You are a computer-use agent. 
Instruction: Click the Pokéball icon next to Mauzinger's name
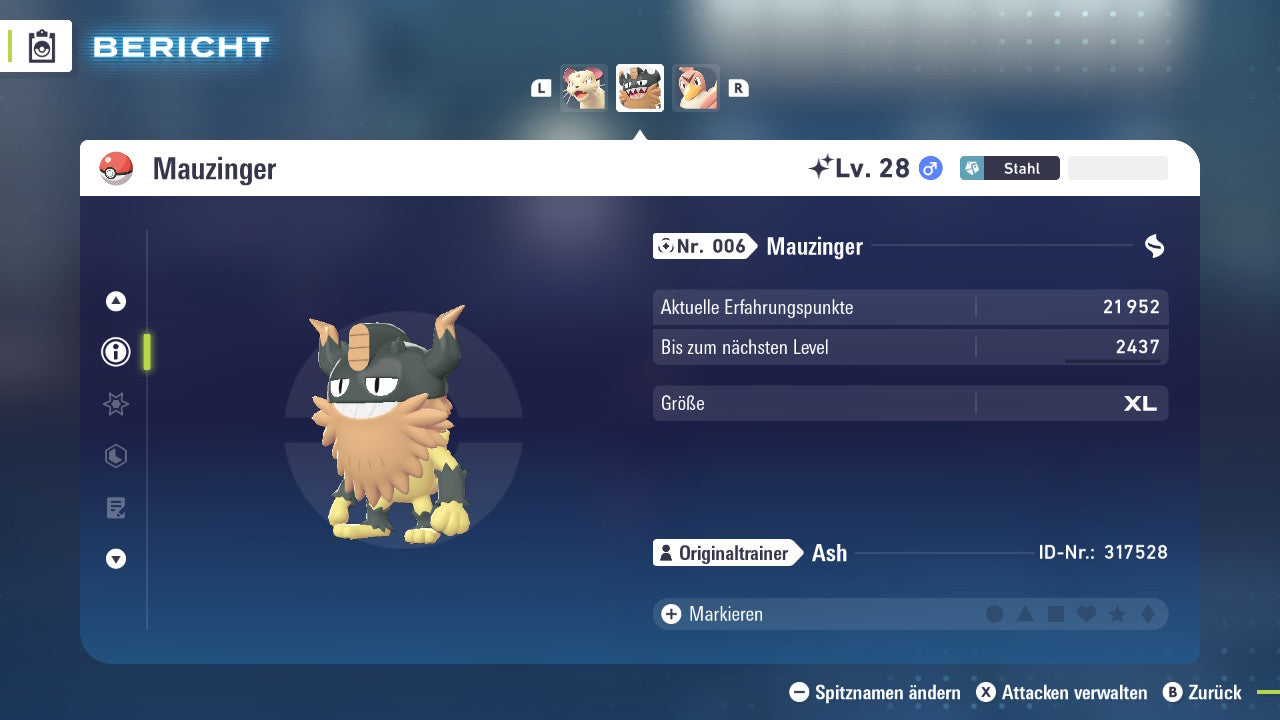116,168
